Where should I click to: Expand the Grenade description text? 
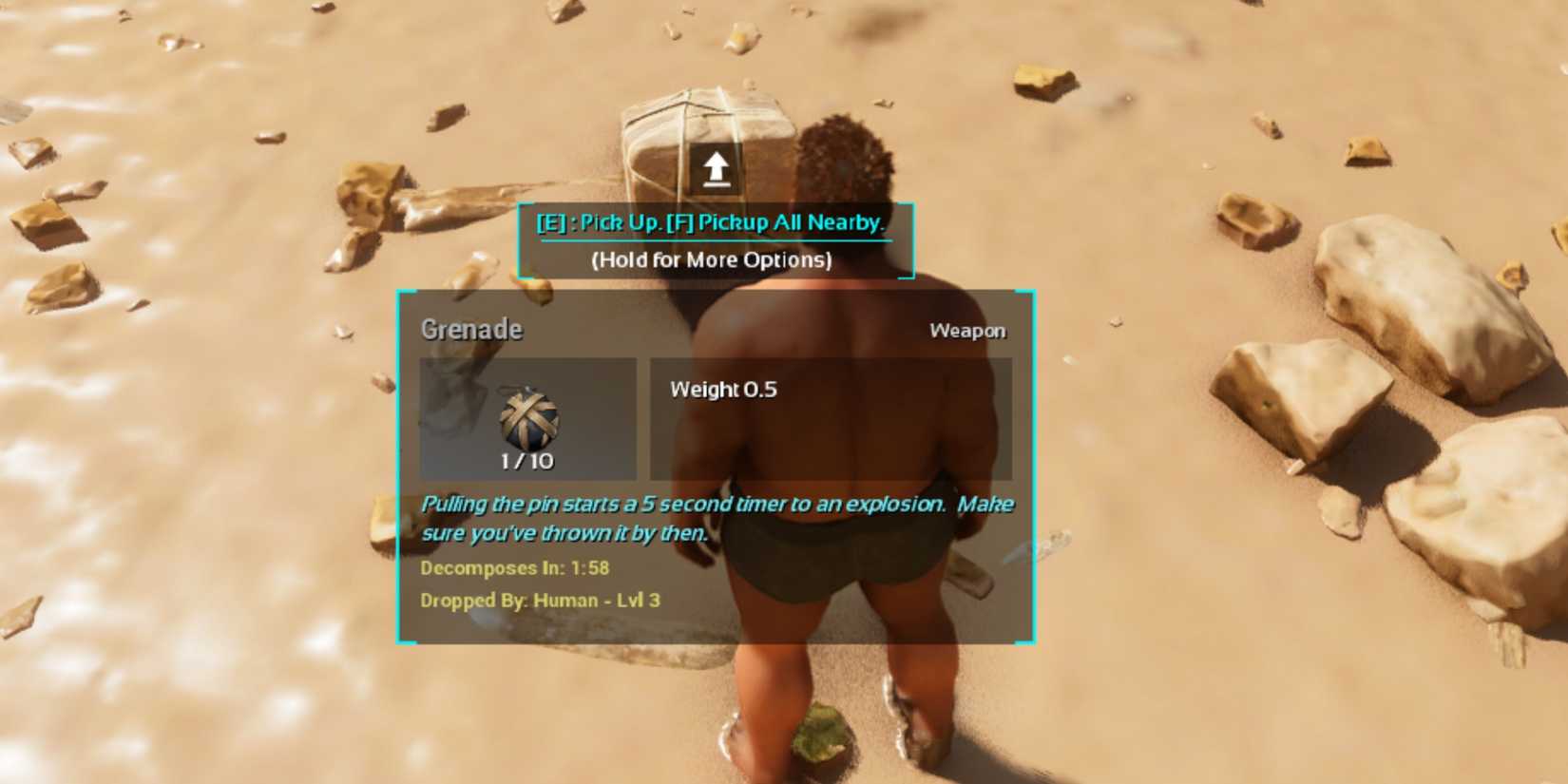pos(717,518)
